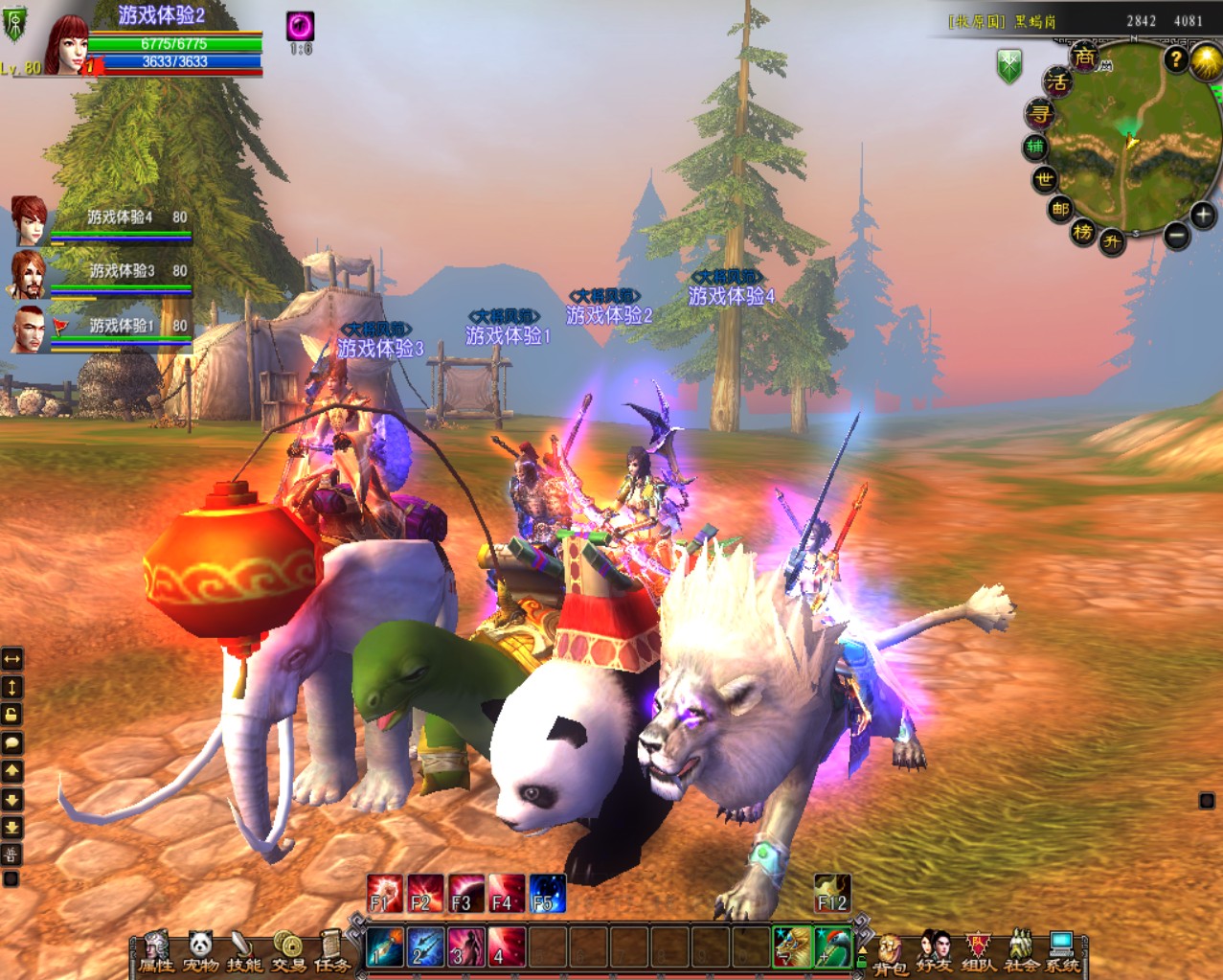Viewport: 1223px width, 980px height.
Task: Zoom out the minimap with minus button
Action: [1177, 235]
